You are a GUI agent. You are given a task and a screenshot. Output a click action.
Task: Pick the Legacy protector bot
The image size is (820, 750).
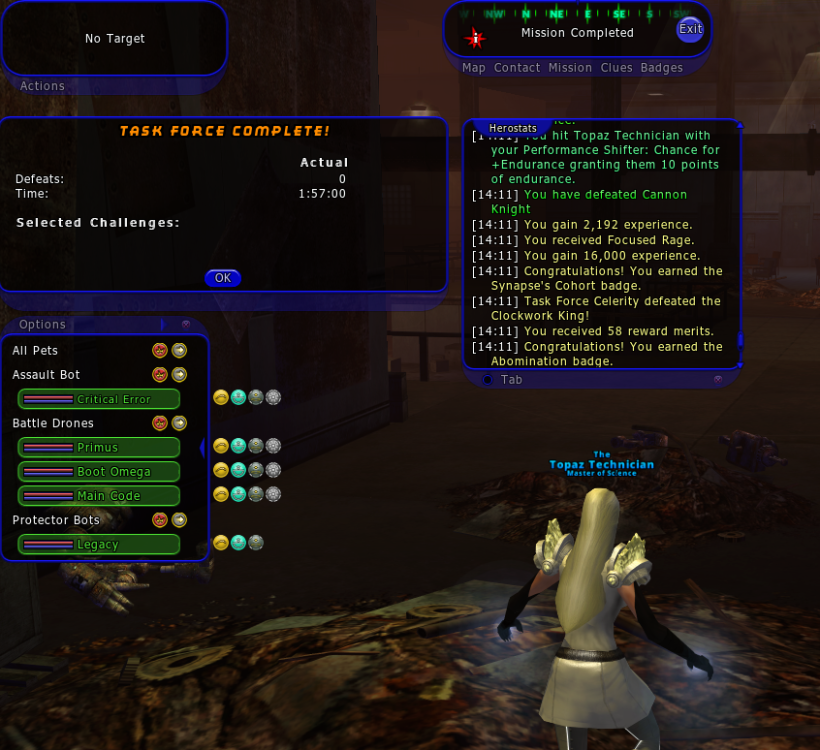click(98, 544)
